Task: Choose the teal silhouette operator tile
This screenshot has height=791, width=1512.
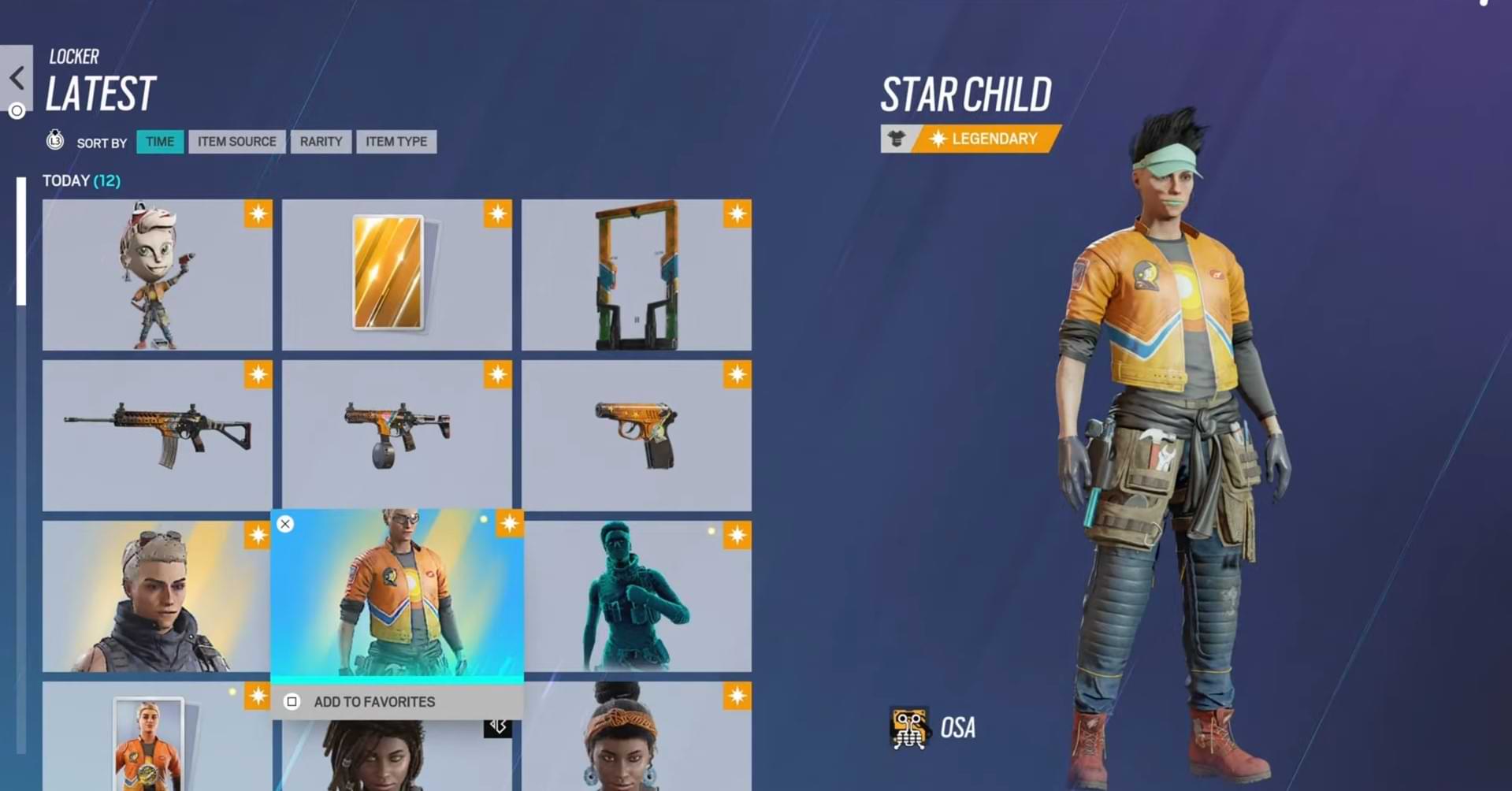Action: 636,596
